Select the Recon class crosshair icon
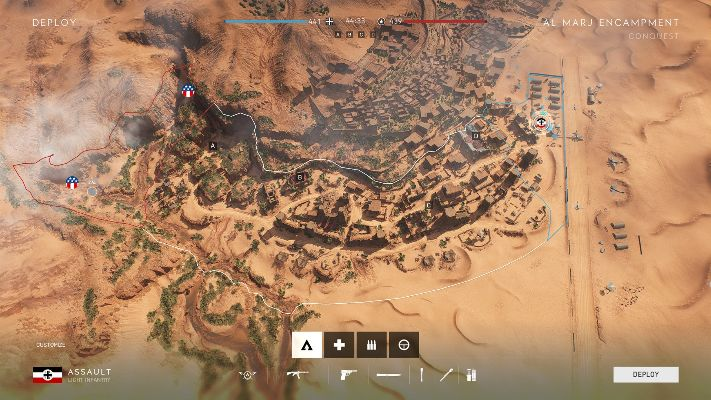This screenshot has height=400, width=711. 403,344
